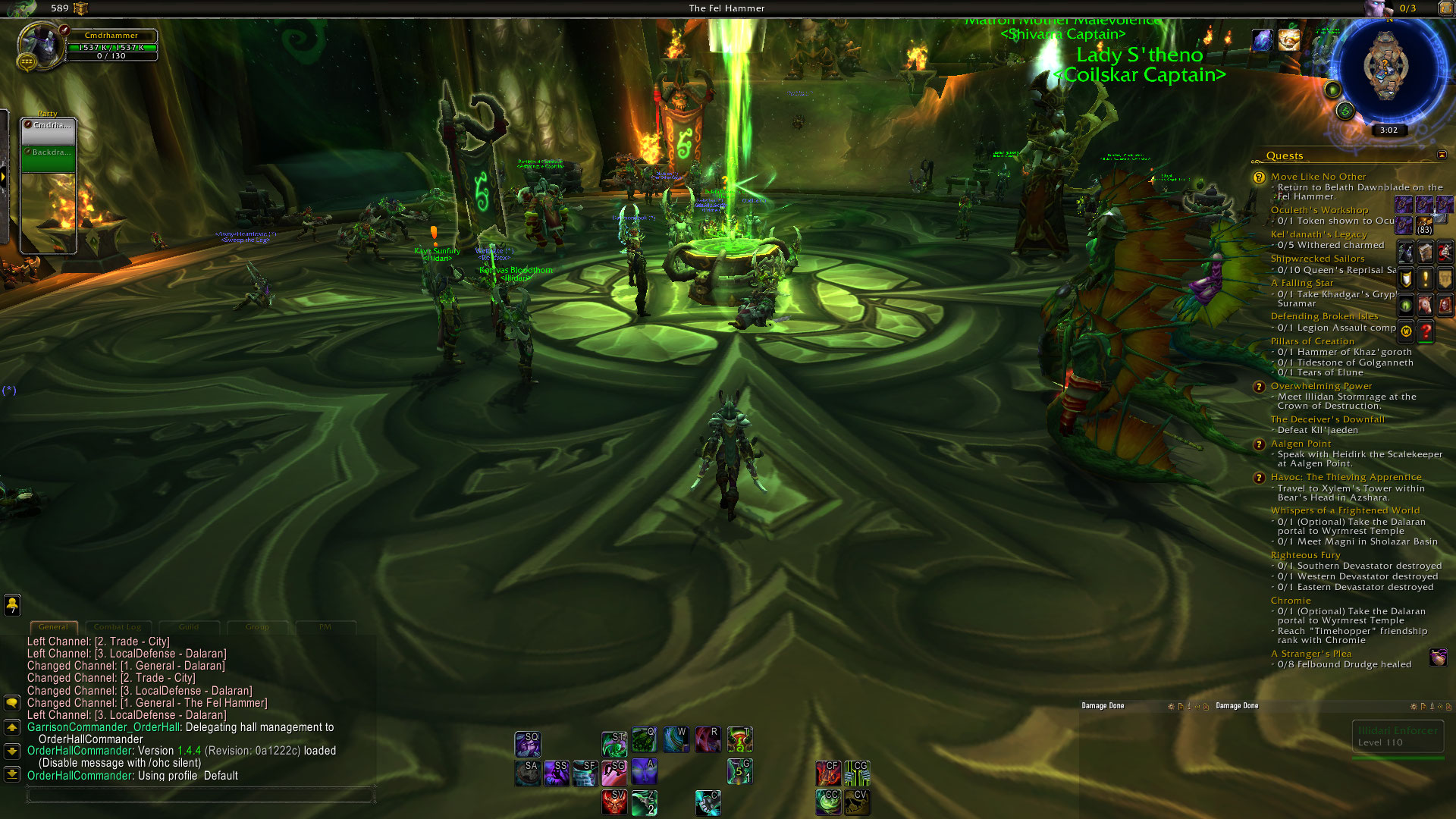Use the green bars ability labeled CG

click(858, 773)
